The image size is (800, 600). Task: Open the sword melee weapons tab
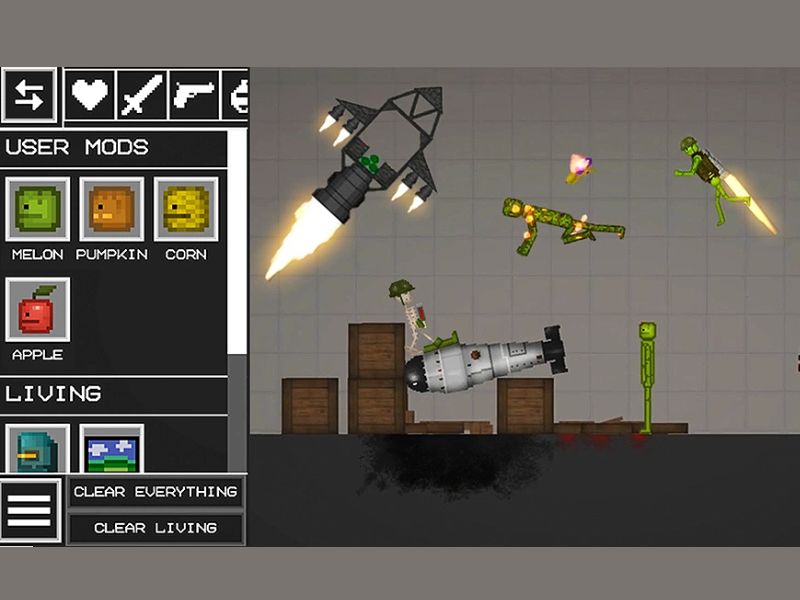pos(141,95)
